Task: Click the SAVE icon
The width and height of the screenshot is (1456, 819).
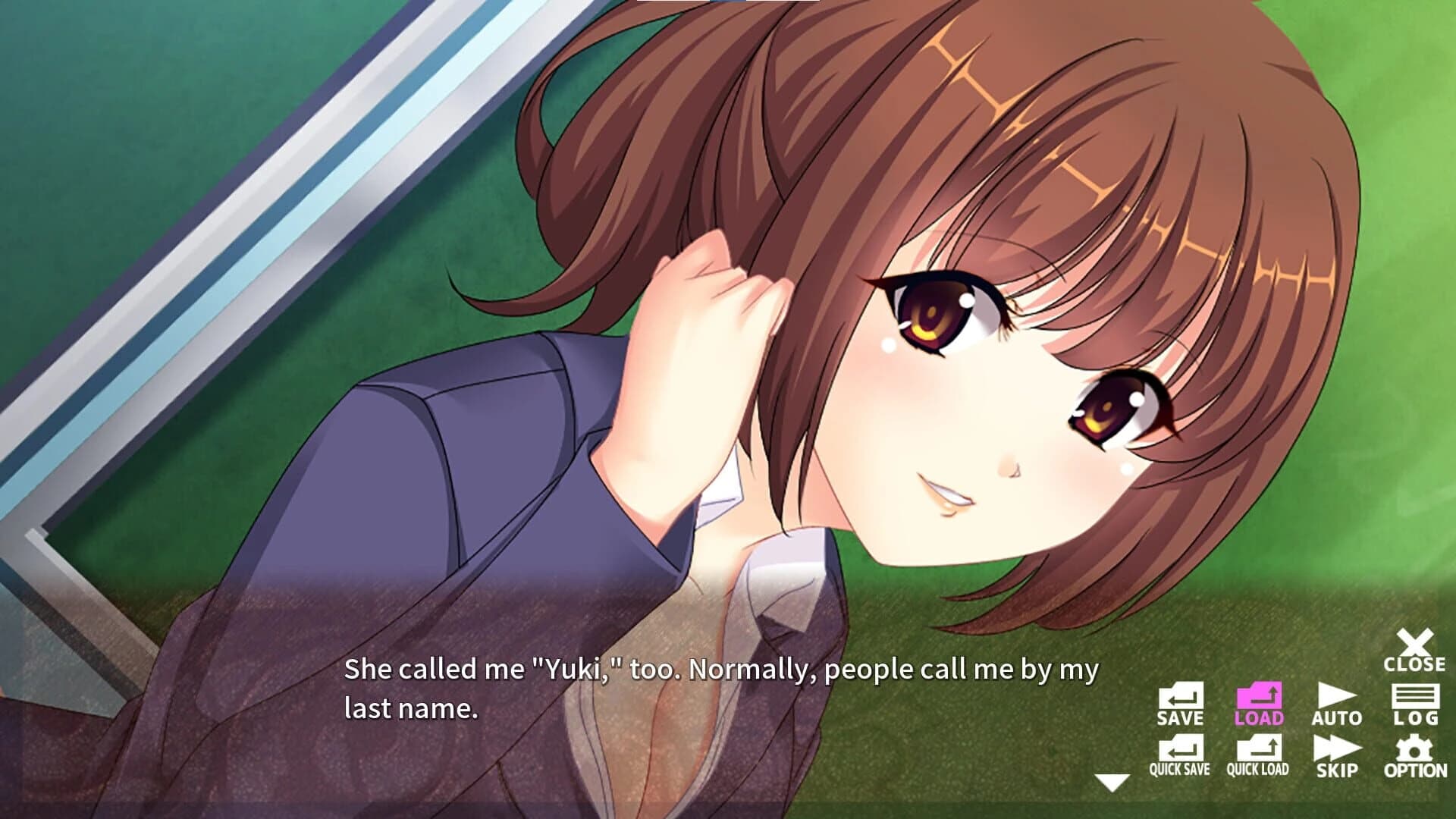Action: coord(1182,700)
